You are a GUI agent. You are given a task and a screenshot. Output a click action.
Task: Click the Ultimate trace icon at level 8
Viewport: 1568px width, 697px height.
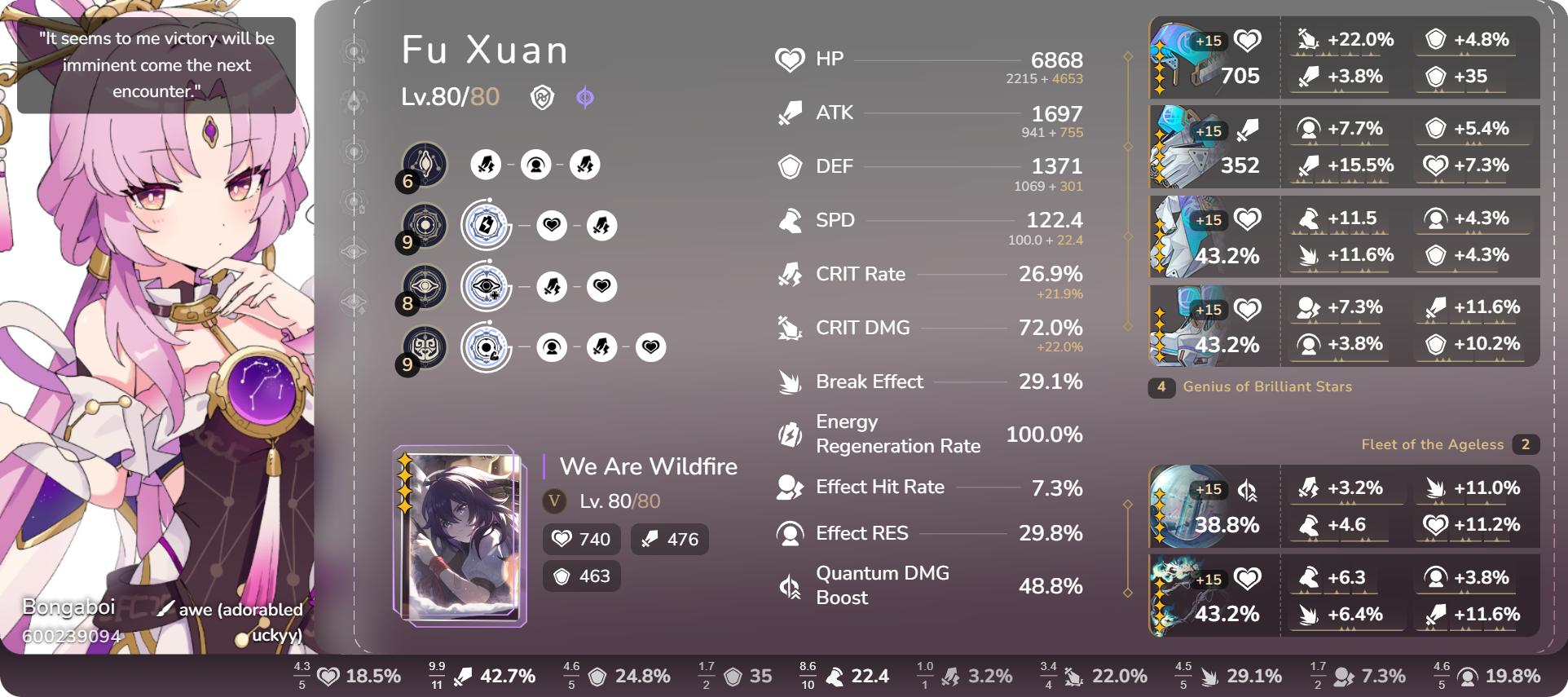click(422, 286)
